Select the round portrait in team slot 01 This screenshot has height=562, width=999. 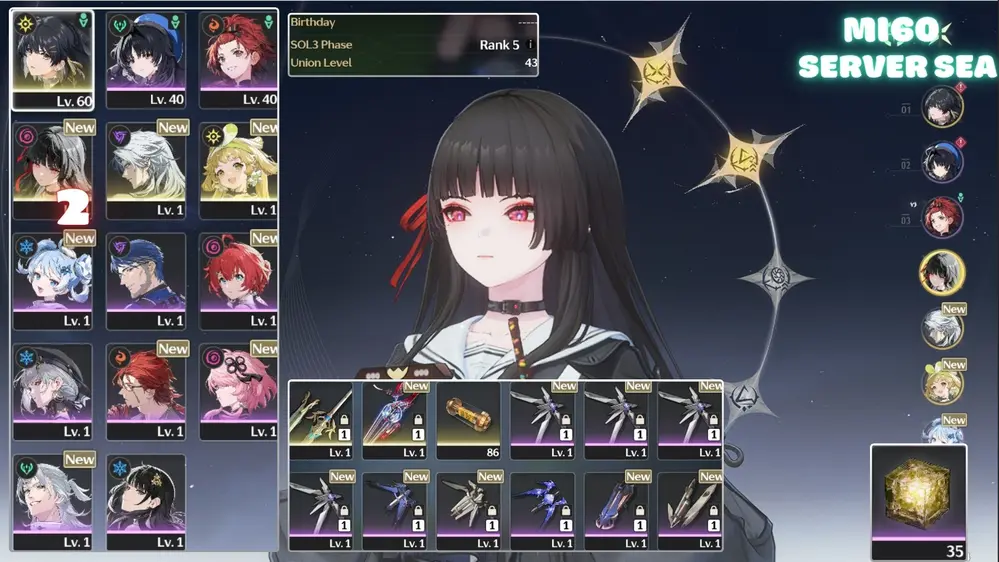pyautogui.click(x=941, y=107)
